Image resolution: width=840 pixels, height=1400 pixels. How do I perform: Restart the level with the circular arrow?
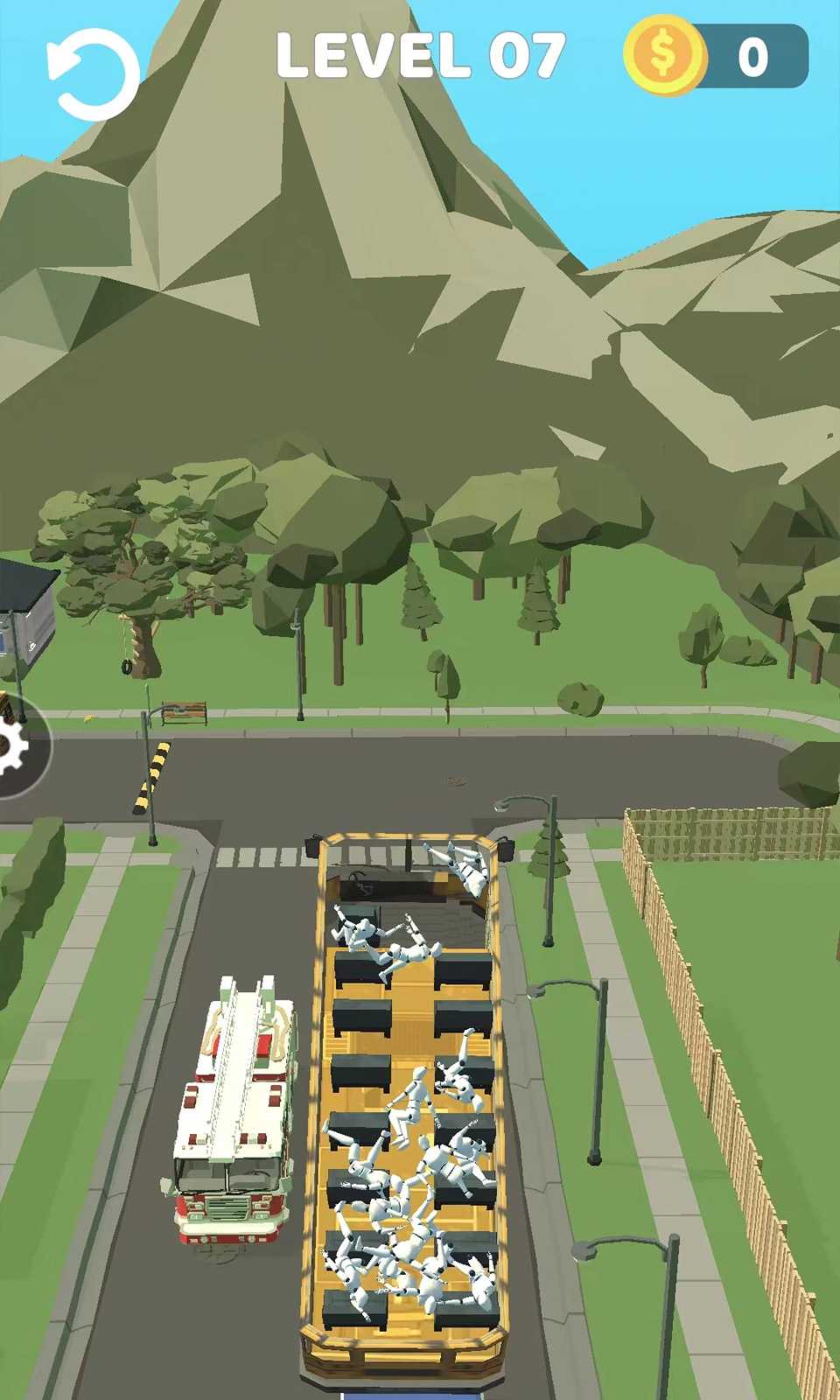click(93, 74)
